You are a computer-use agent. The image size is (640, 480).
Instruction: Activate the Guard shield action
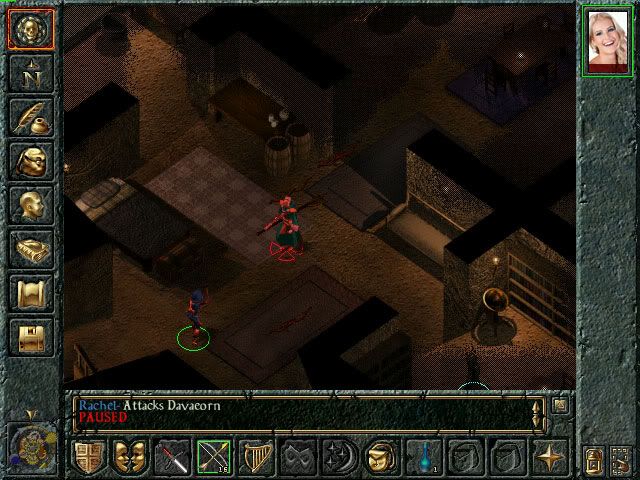click(x=88, y=457)
